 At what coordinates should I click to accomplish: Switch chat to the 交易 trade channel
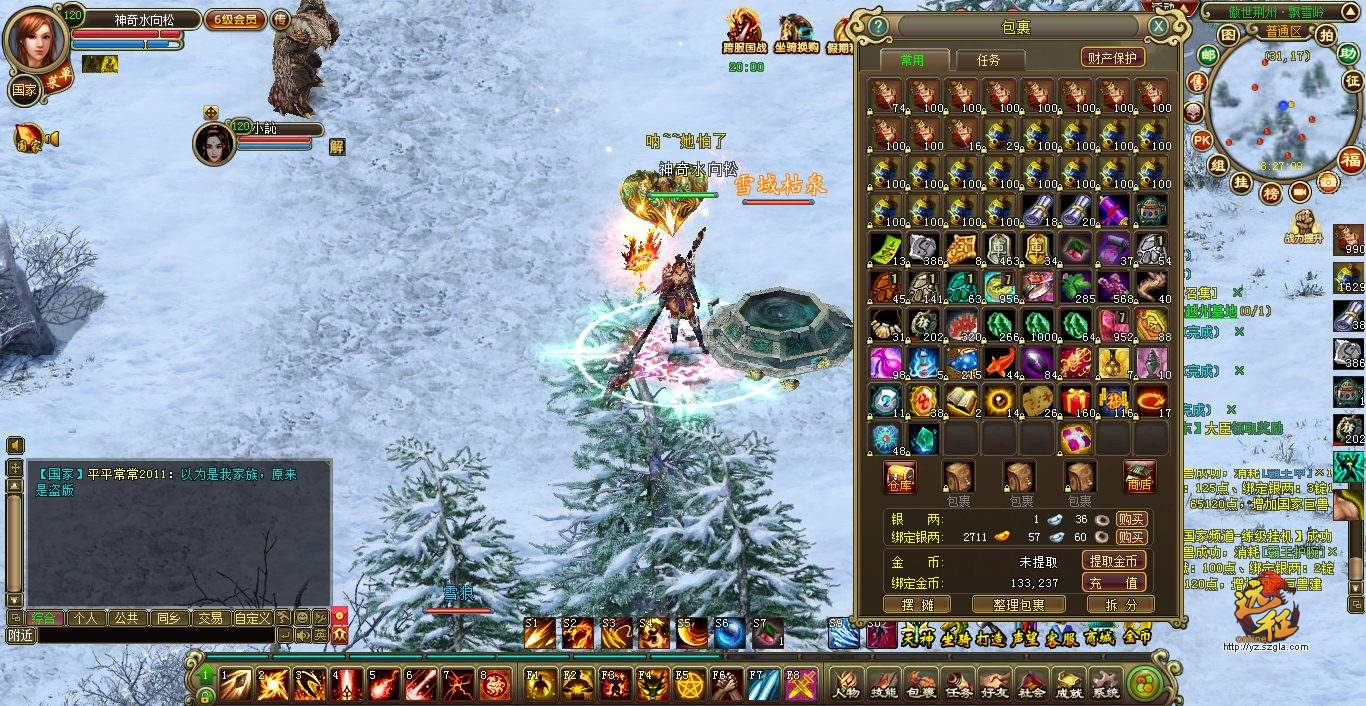(209, 618)
